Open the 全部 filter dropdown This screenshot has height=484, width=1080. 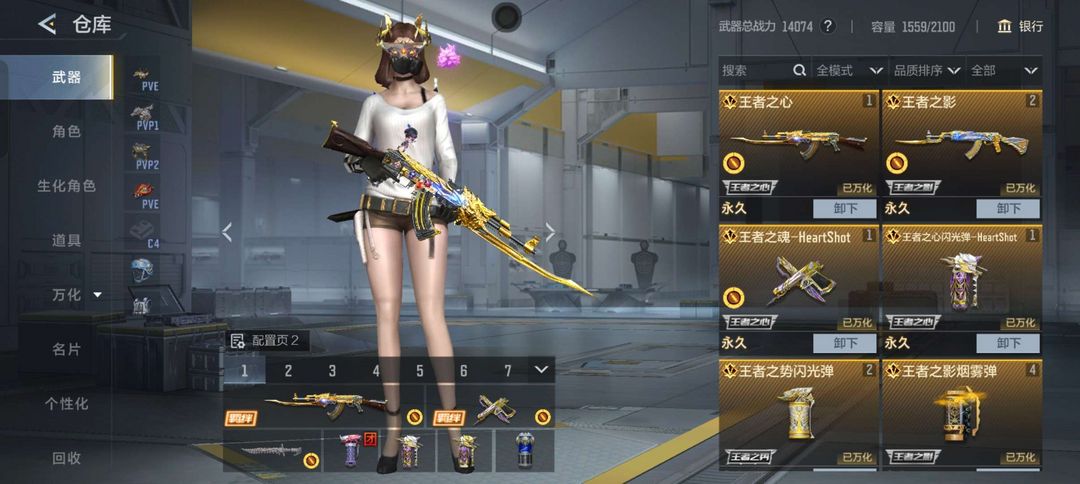click(x=1004, y=71)
